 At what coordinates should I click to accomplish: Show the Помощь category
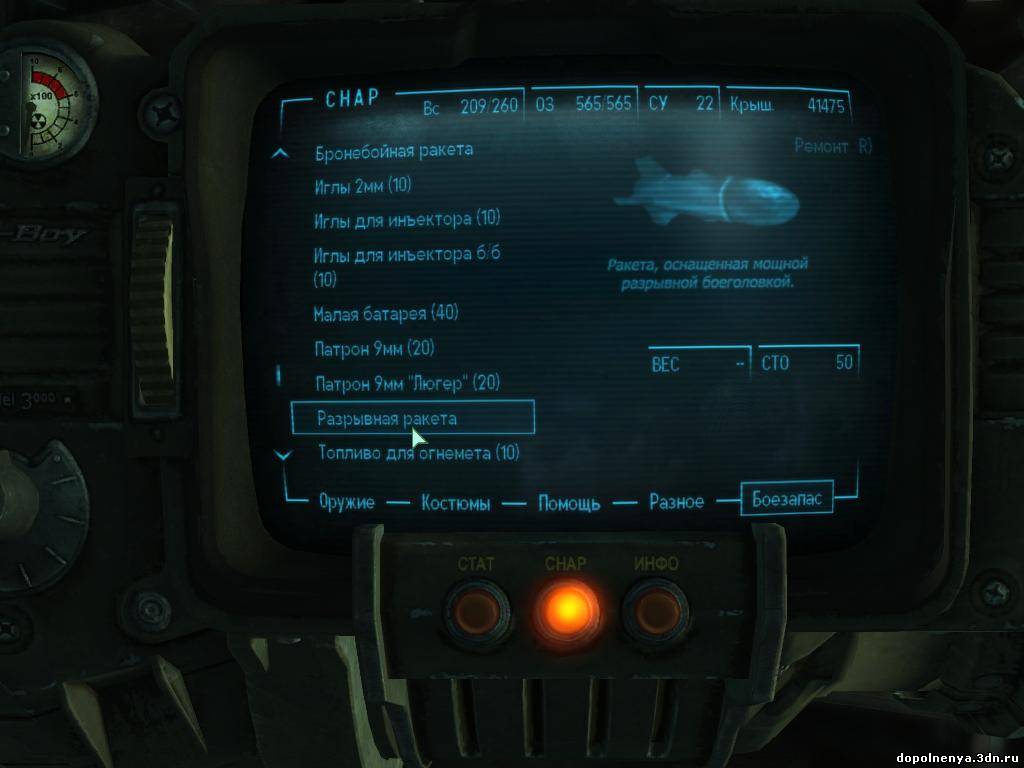[x=569, y=503]
